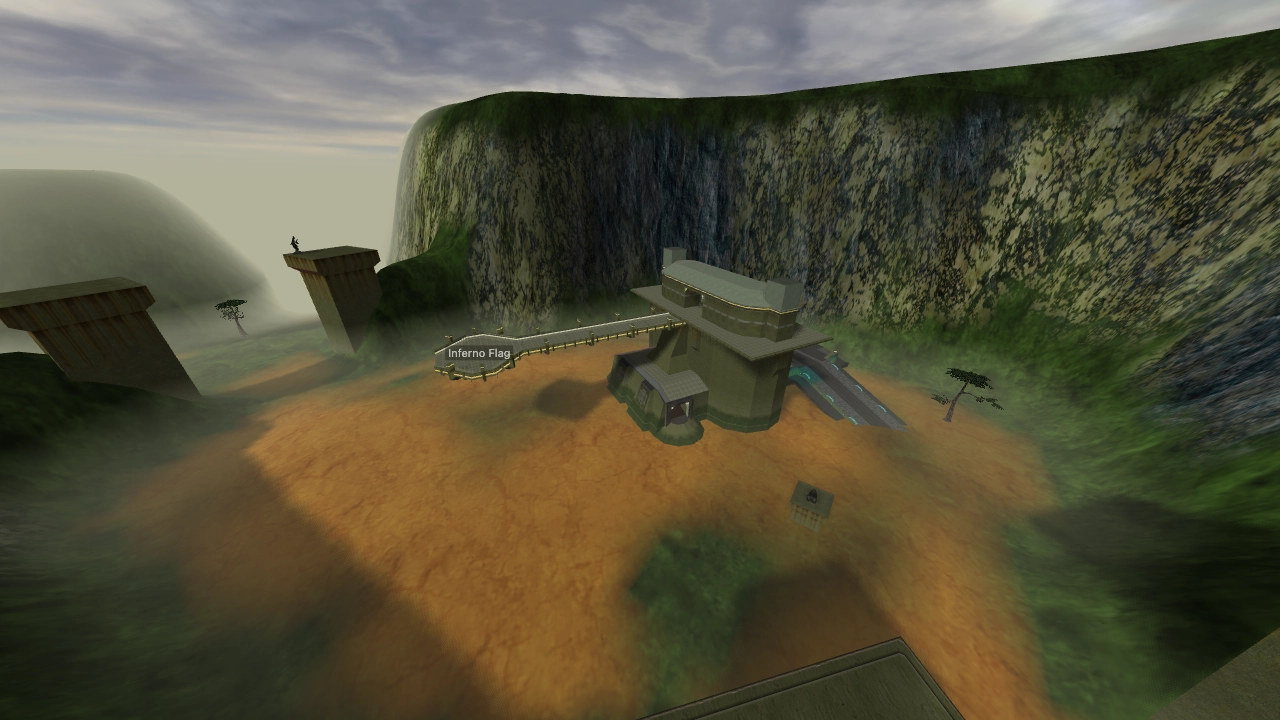Click the Inferno Flag waypoint label

(478, 352)
